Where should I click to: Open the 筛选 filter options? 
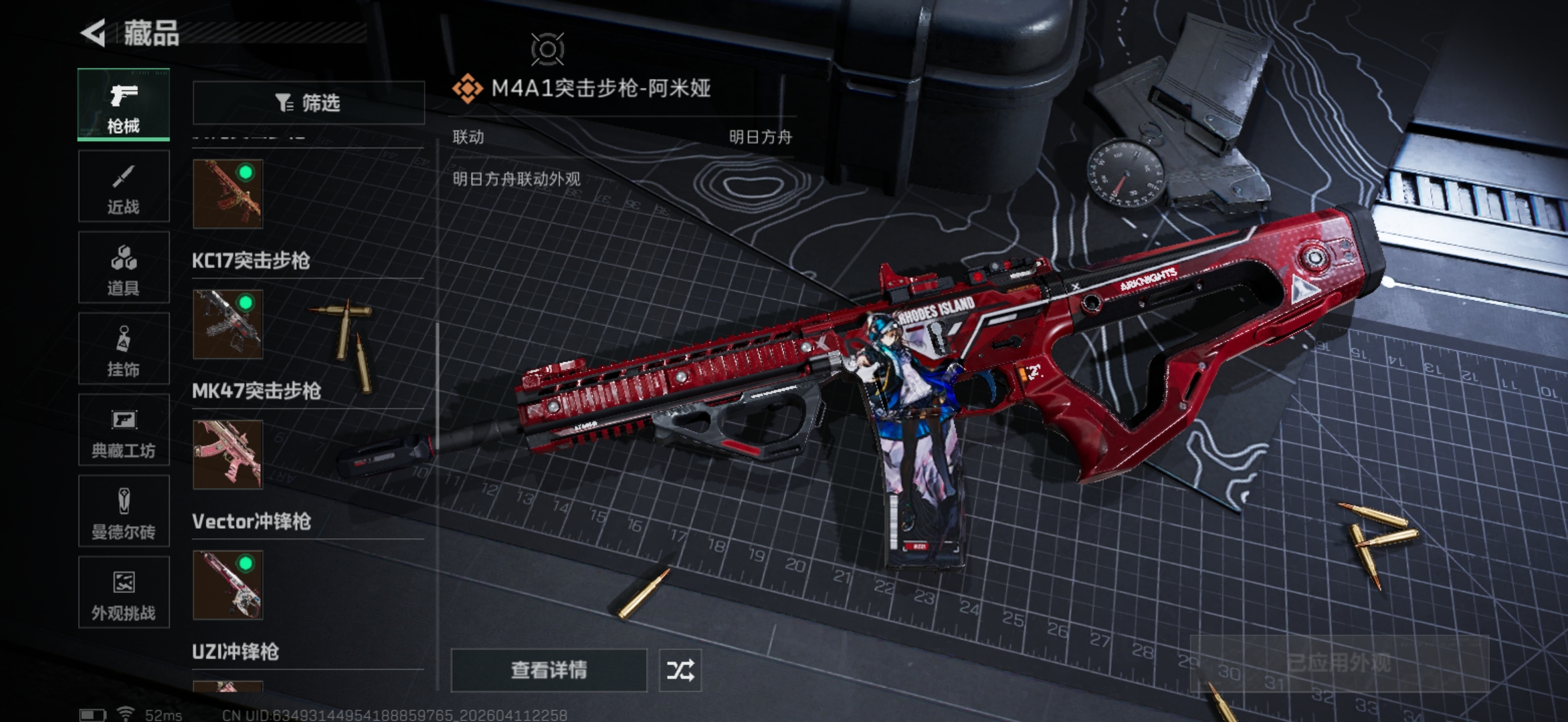[308, 103]
